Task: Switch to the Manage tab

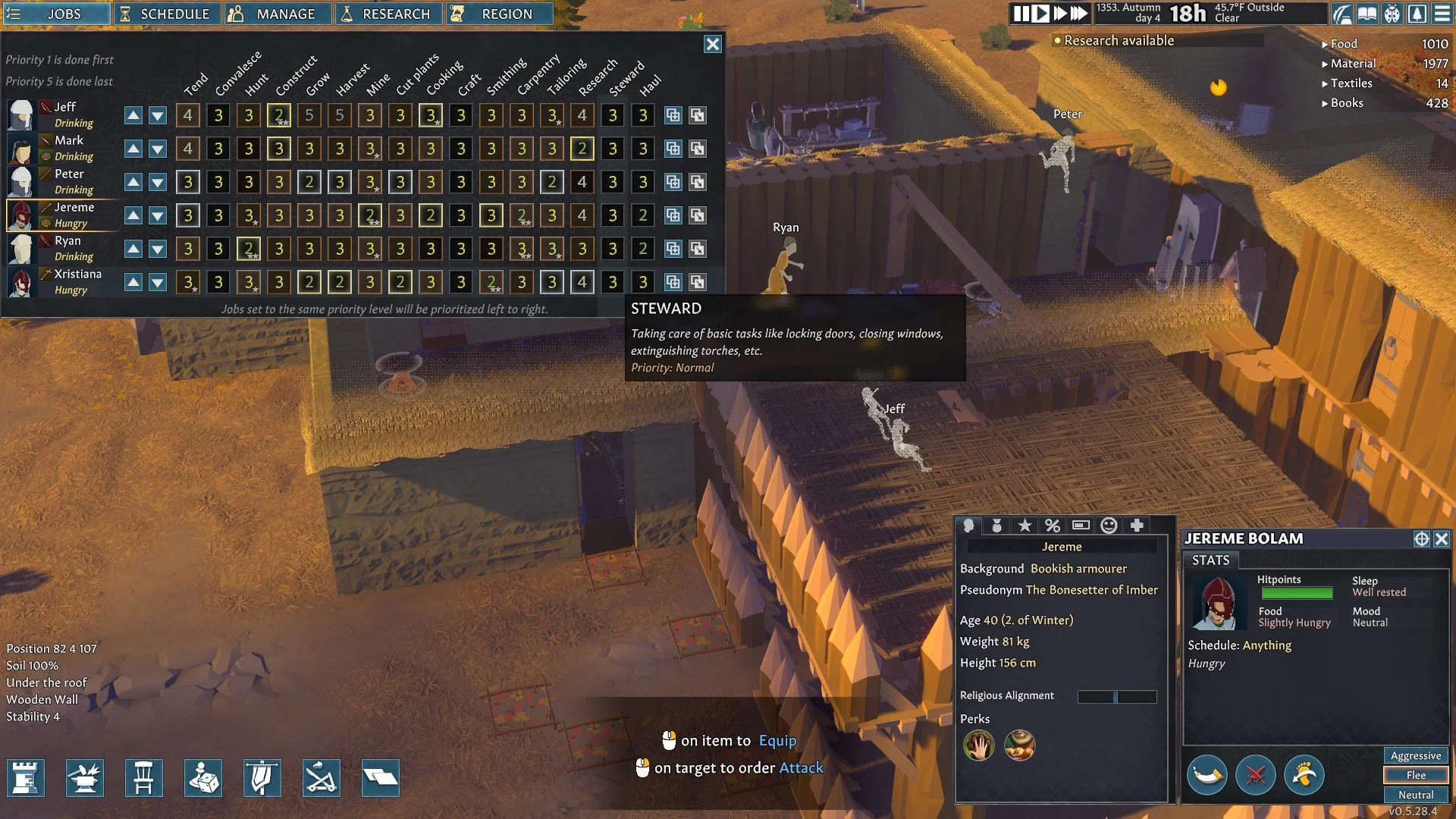Action: [278, 14]
